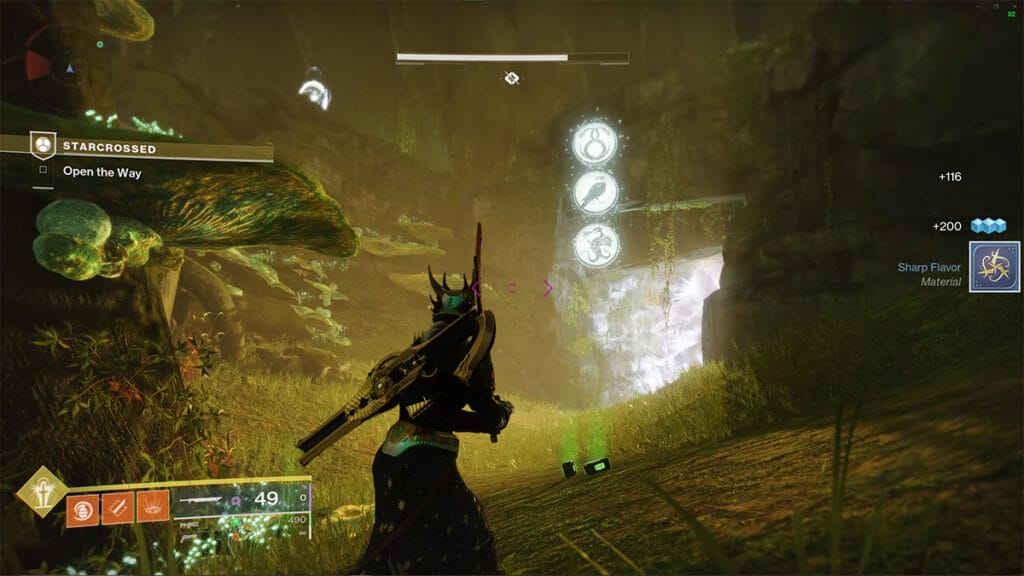Activate the orange rift class ability icon

click(150, 508)
